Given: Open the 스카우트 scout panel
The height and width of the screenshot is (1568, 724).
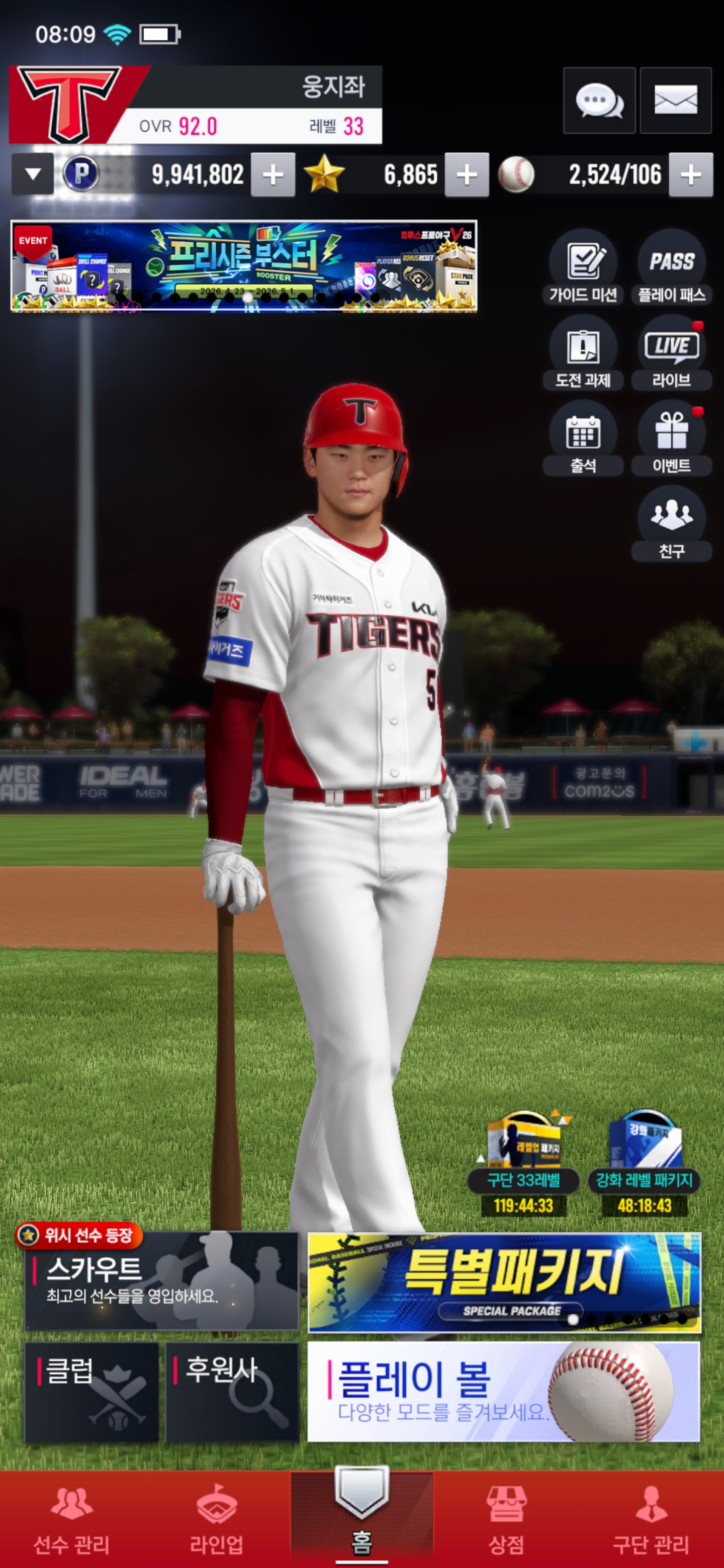Looking at the screenshot, I should [161, 1281].
